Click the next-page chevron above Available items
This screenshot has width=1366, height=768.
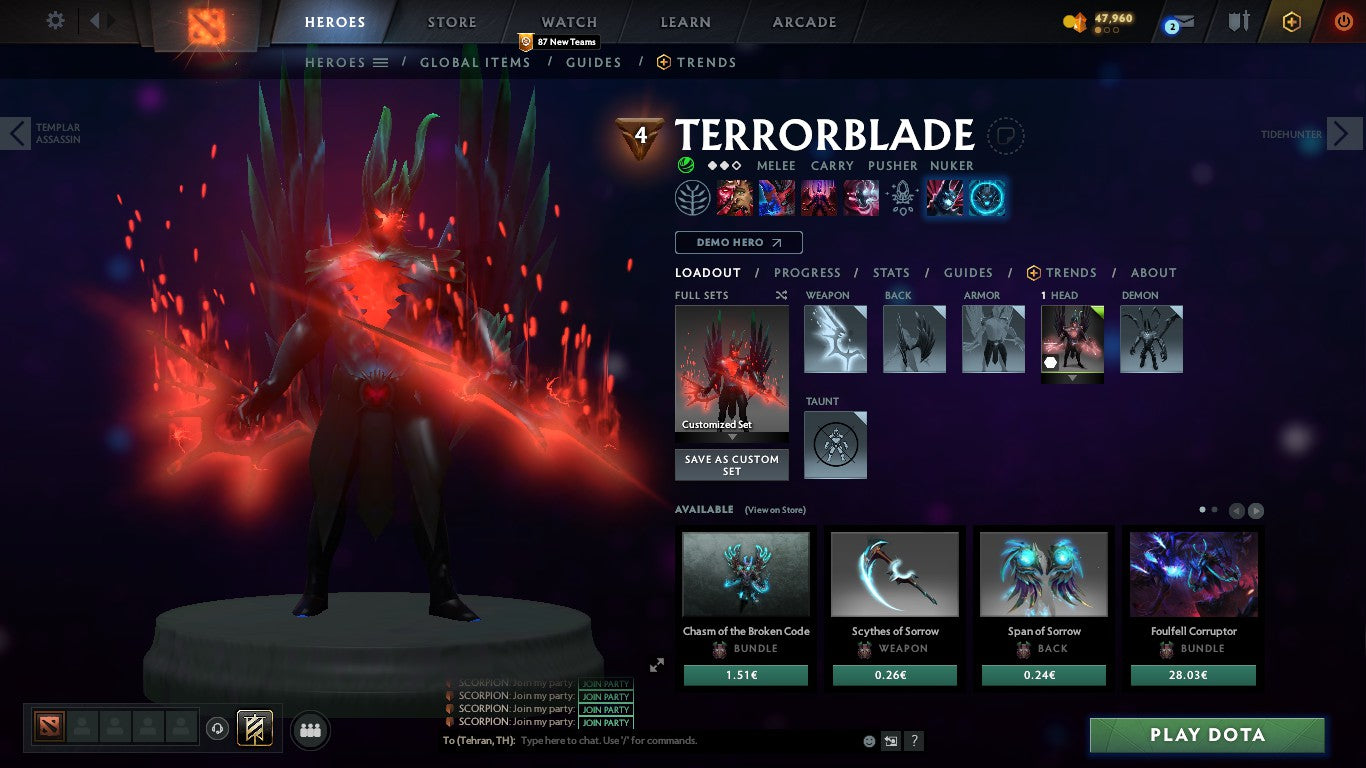(1254, 510)
